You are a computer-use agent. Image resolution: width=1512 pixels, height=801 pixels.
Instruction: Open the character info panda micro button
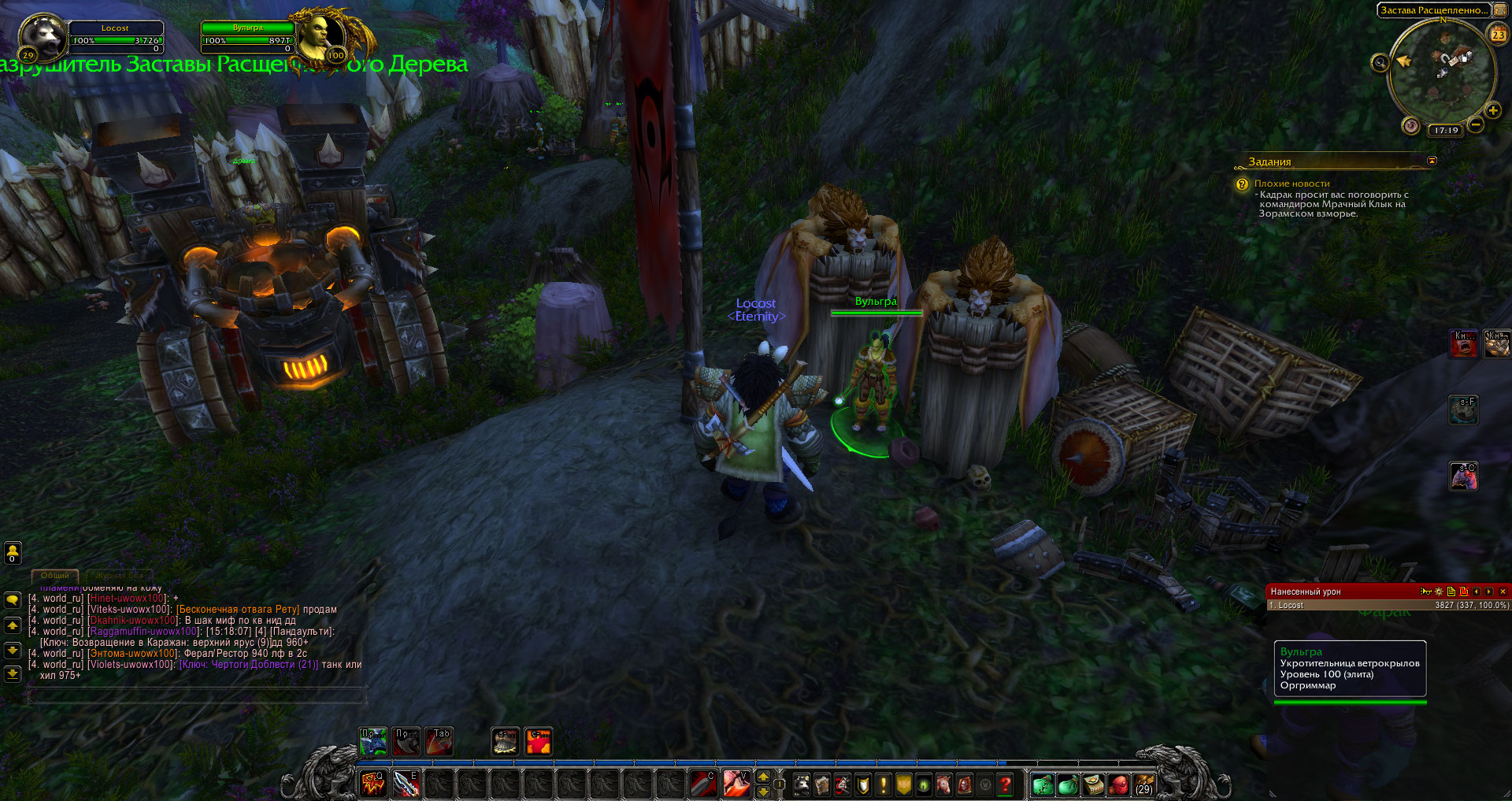802,784
